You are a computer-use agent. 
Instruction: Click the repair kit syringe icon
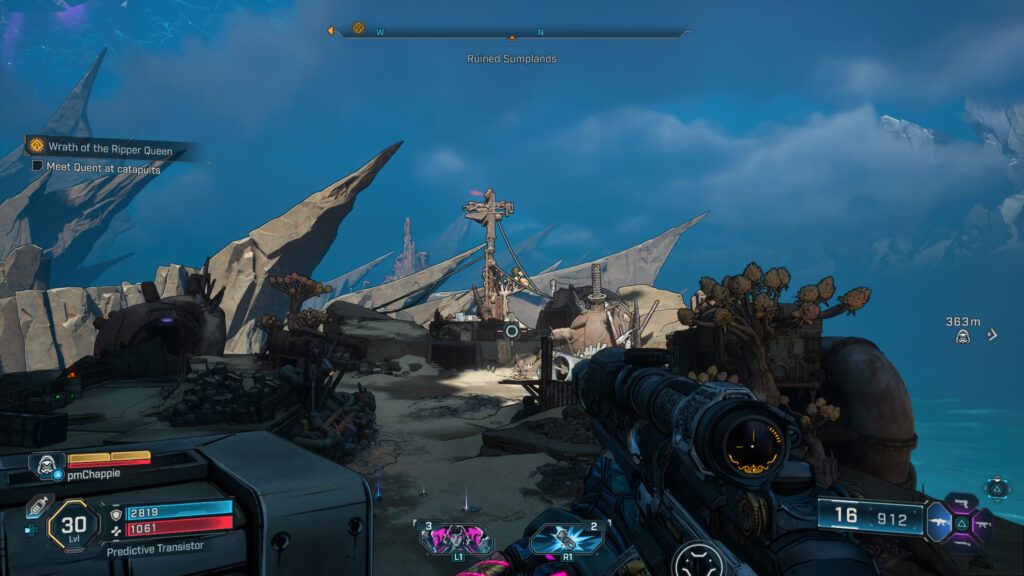(x=39, y=505)
